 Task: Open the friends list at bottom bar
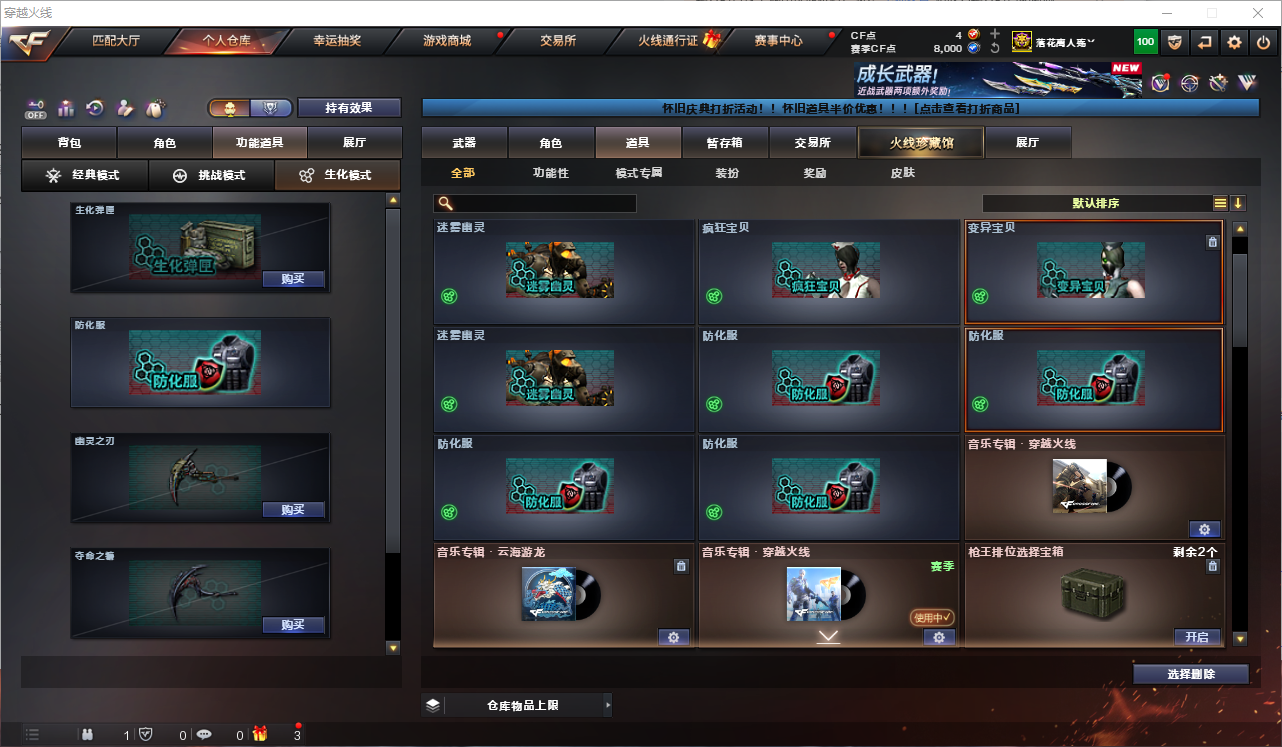tap(88, 734)
